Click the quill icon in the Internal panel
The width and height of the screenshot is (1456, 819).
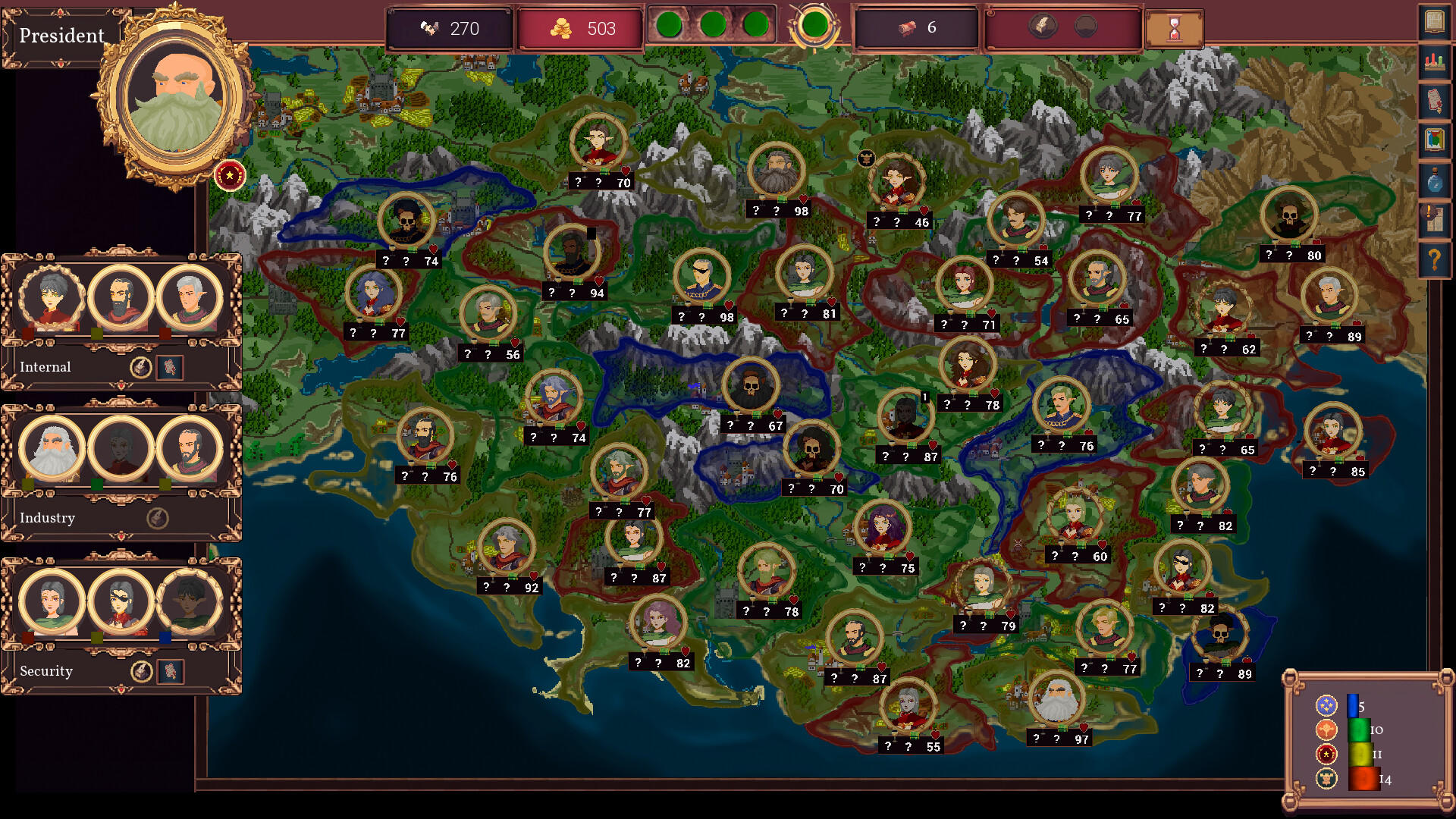[140, 367]
